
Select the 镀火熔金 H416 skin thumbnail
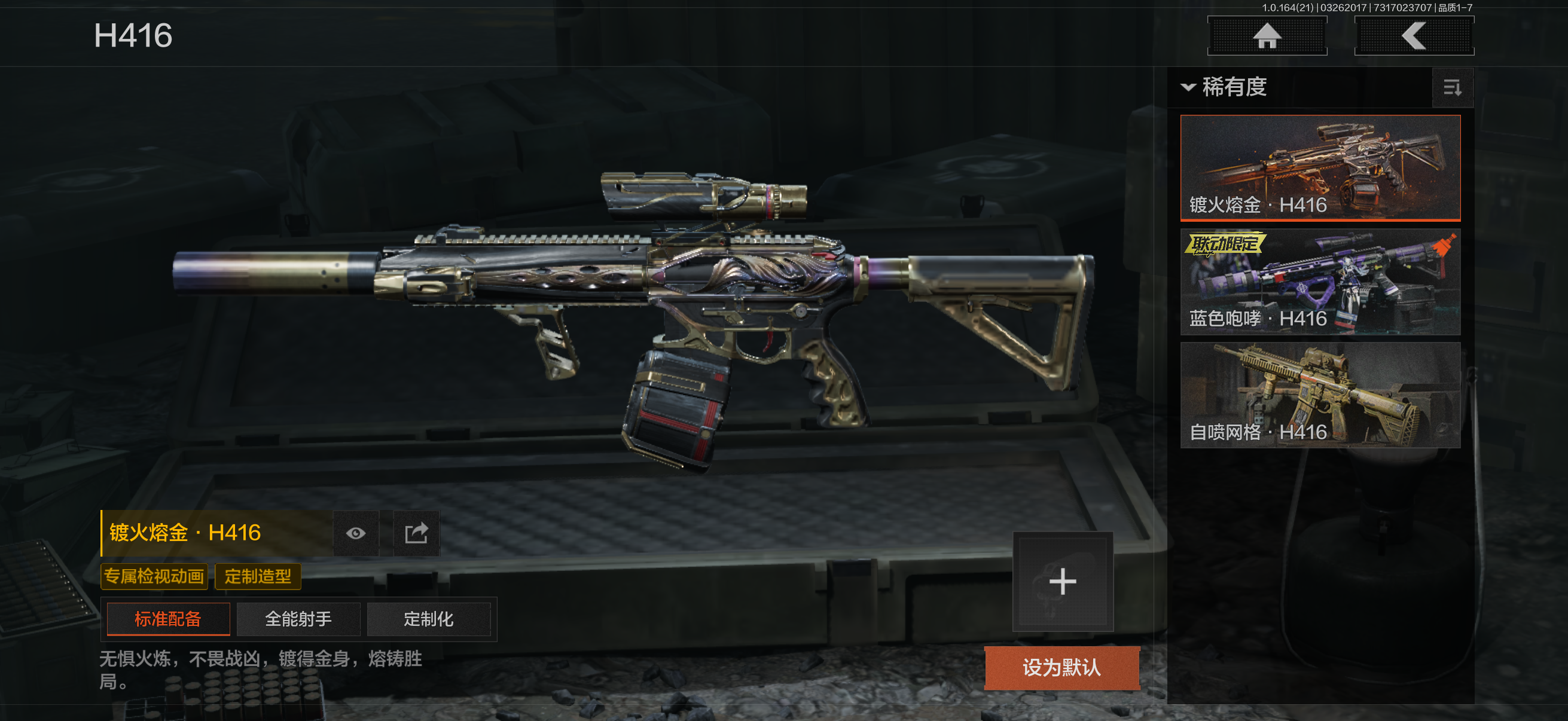(1320, 167)
